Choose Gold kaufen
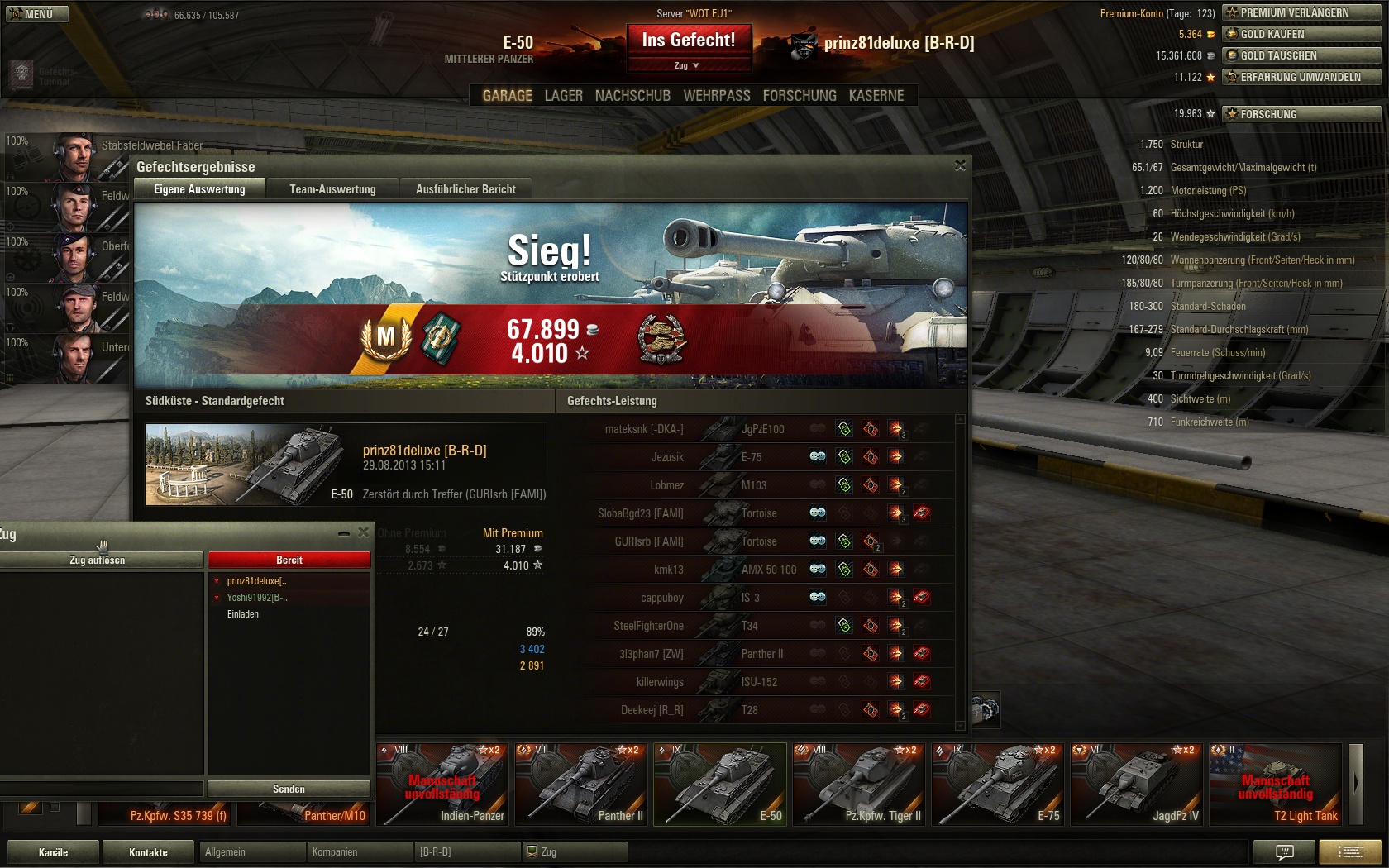 1301,34
